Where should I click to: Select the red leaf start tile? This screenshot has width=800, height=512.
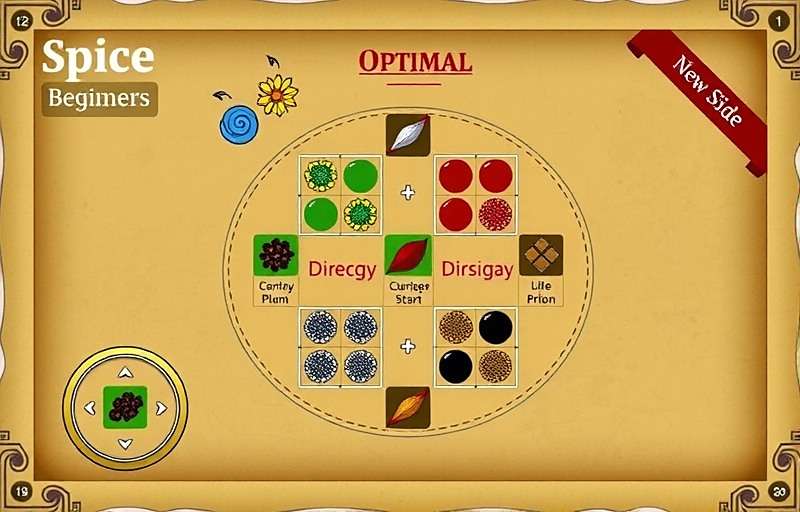pyautogui.click(x=408, y=256)
